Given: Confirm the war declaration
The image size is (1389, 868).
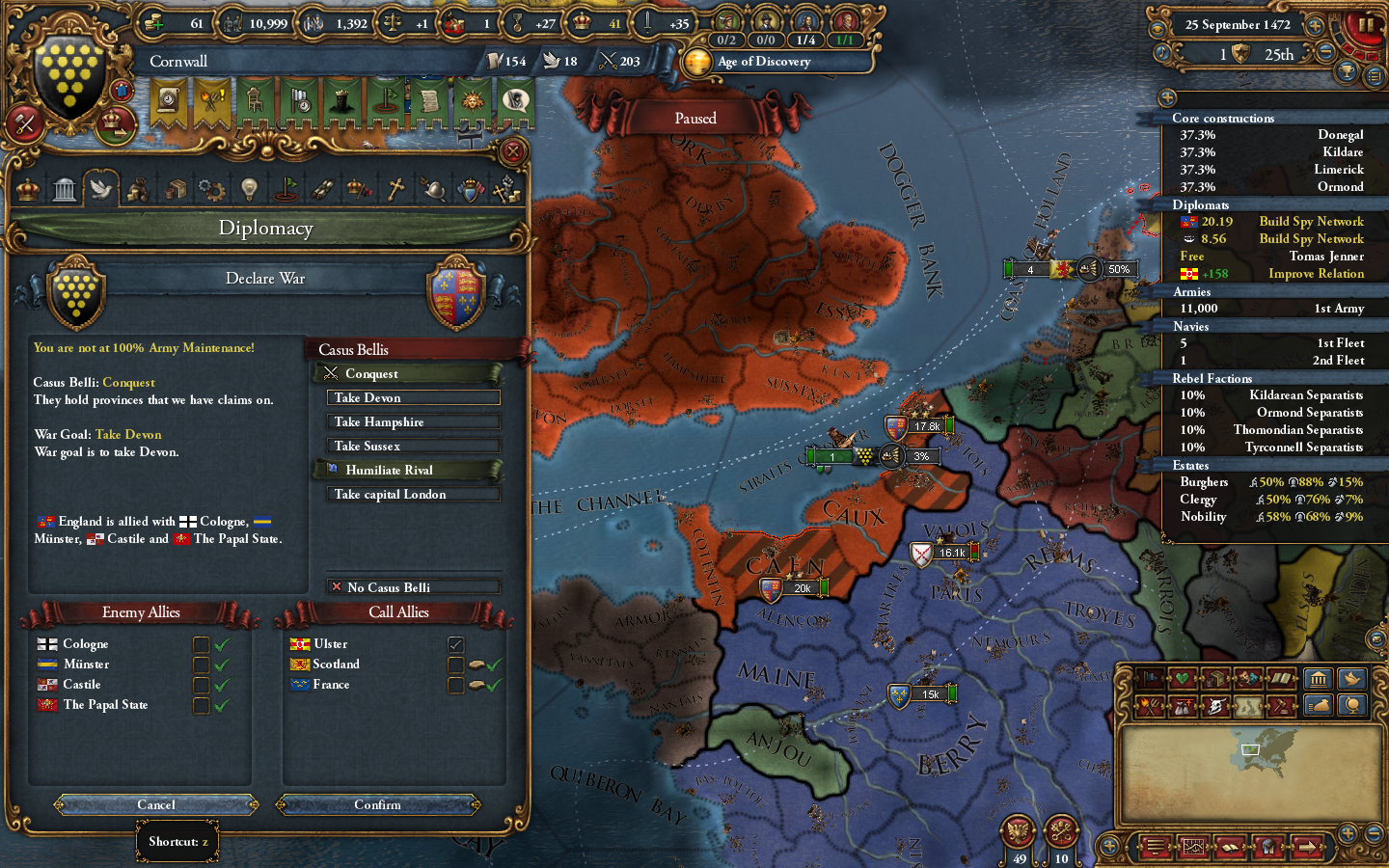Looking at the screenshot, I should [378, 804].
